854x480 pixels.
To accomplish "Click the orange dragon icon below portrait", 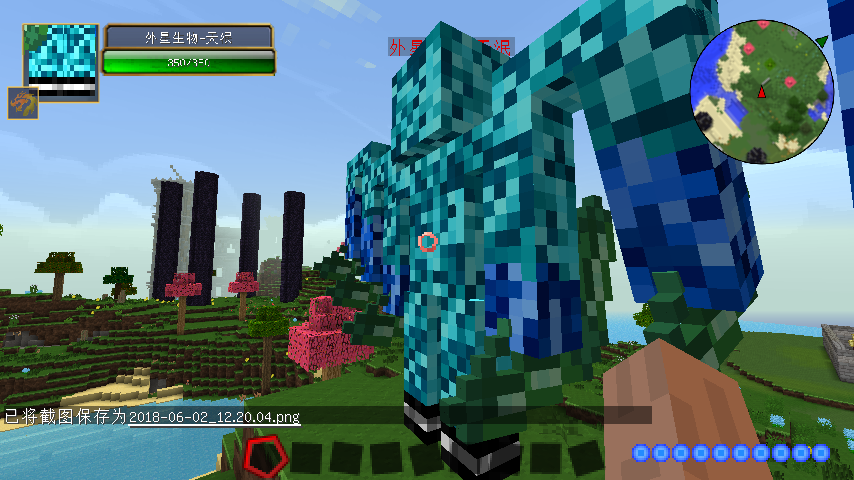I will coord(24,103).
